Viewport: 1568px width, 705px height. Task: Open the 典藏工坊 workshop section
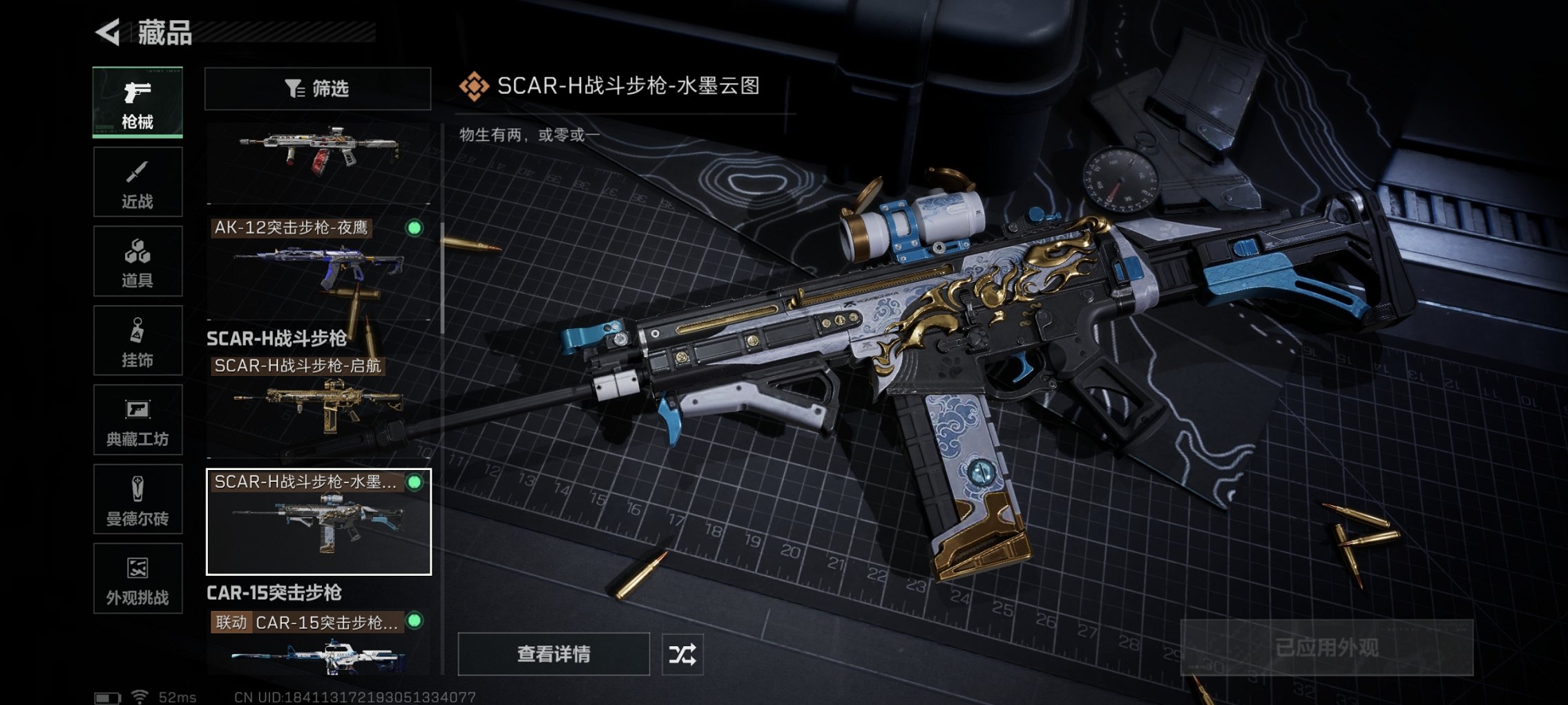[x=137, y=420]
